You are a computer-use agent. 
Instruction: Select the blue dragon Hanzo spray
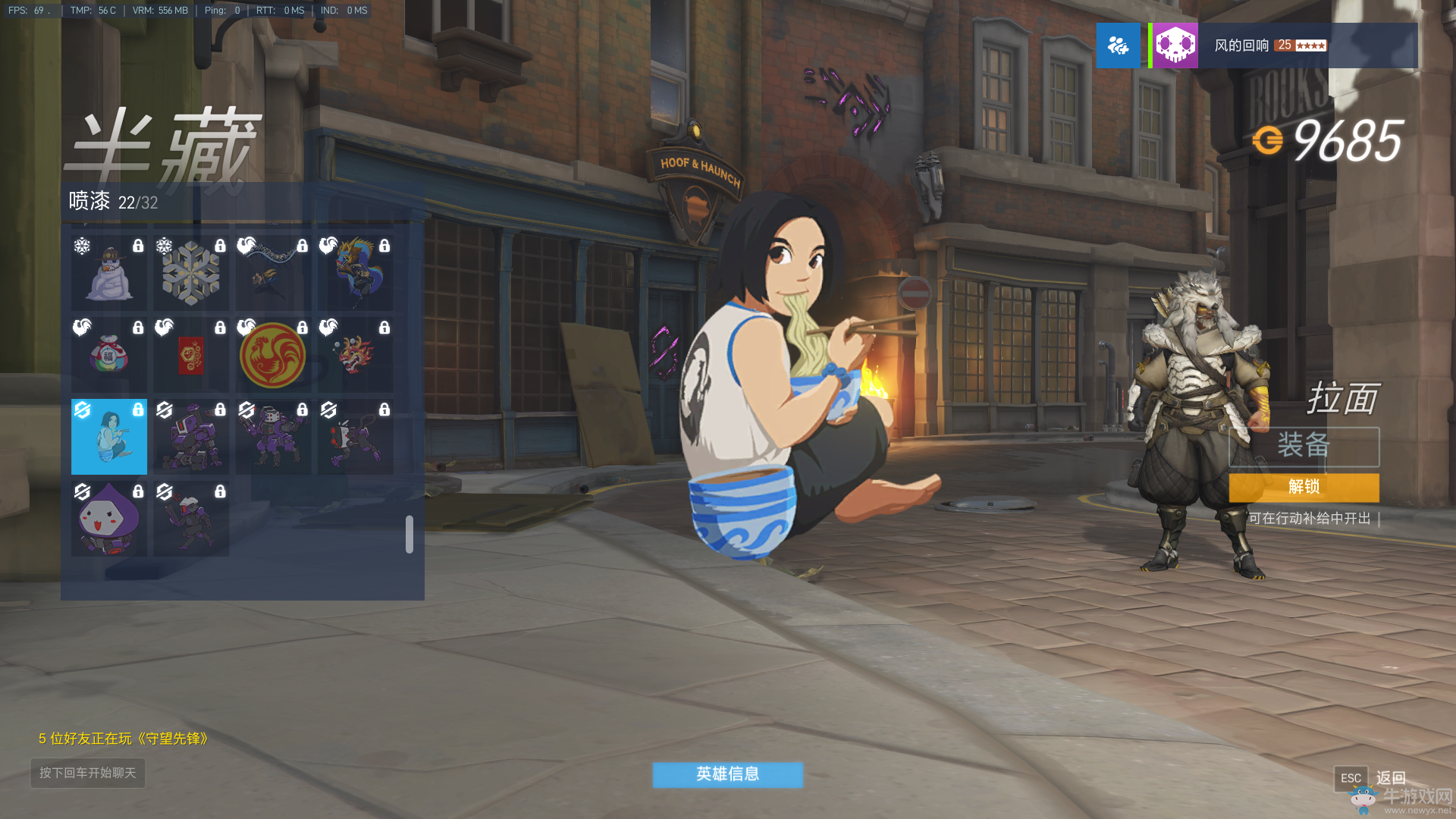355,273
